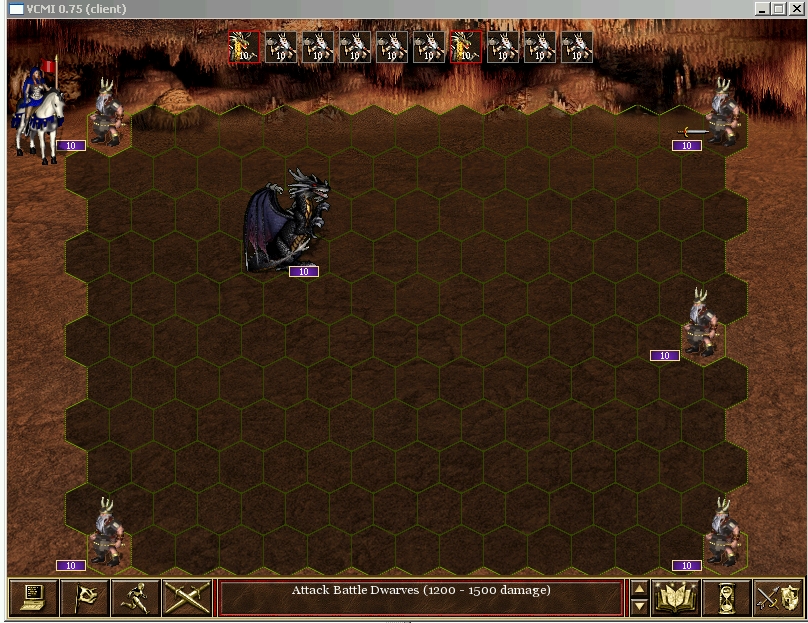Surrender the battle with the flag button
808x623 pixels.
pyautogui.click(x=84, y=598)
